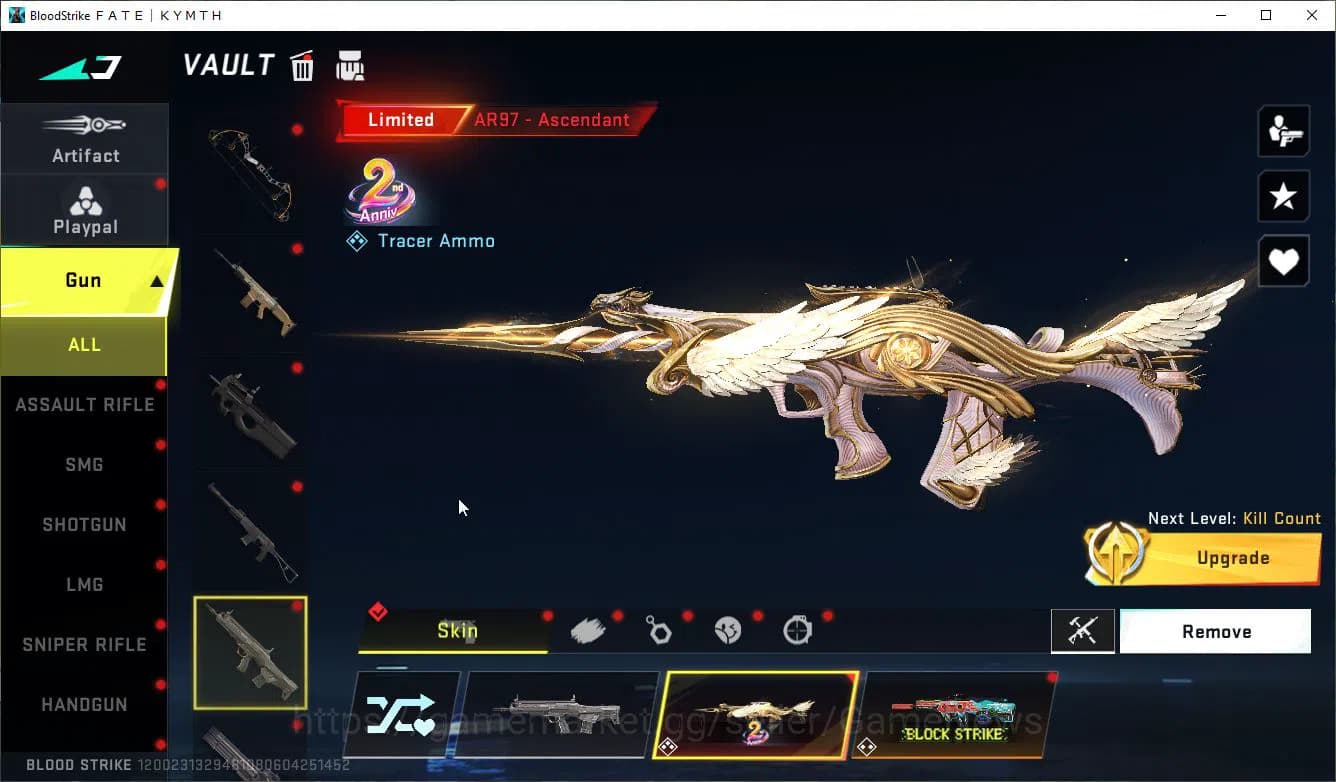This screenshot has height=782, width=1336.
Task: Favorite this skin with the heart icon
Action: (x=1283, y=261)
